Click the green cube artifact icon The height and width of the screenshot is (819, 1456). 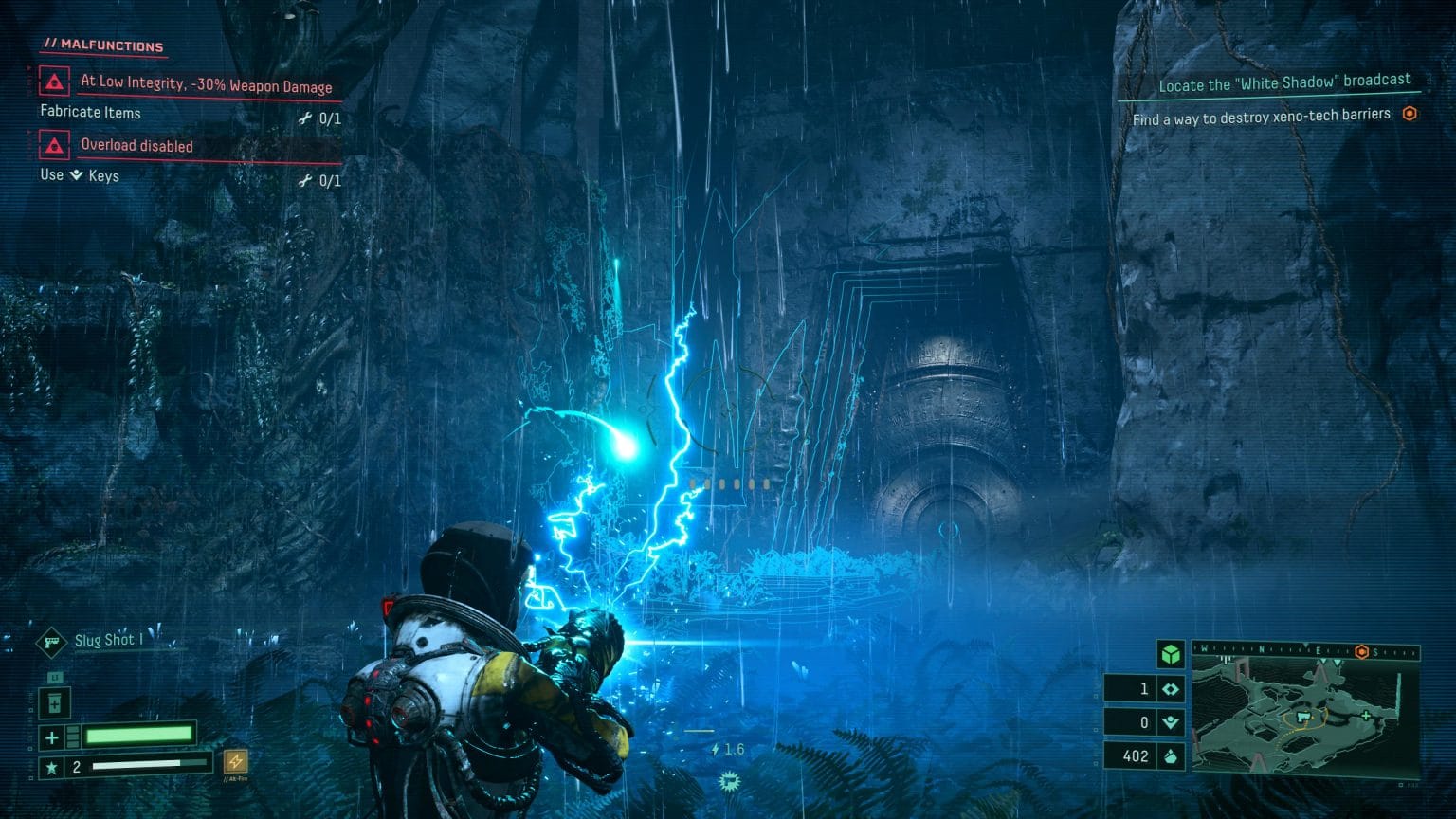(1171, 654)
